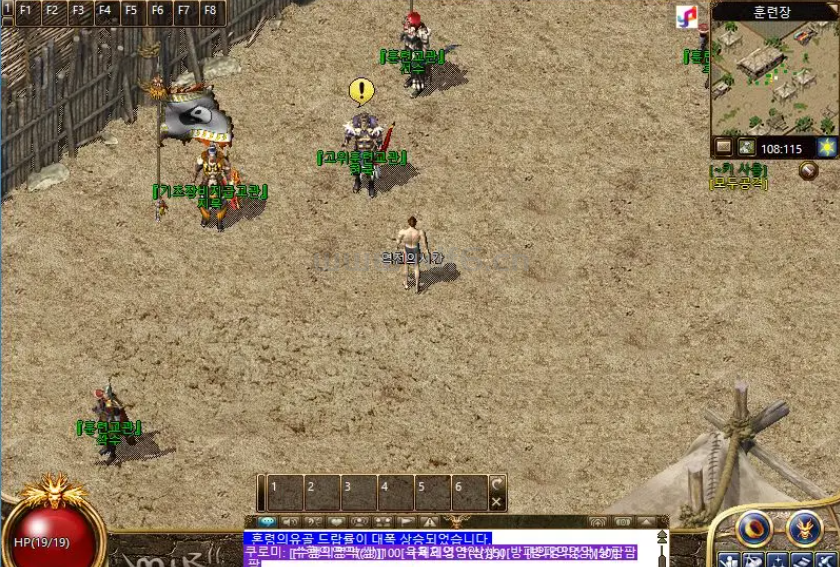Viewport: 840px width, 567px height.
Task: Rotate the quick belt bar
Action: pyautogui.click(x=497, y=484)
